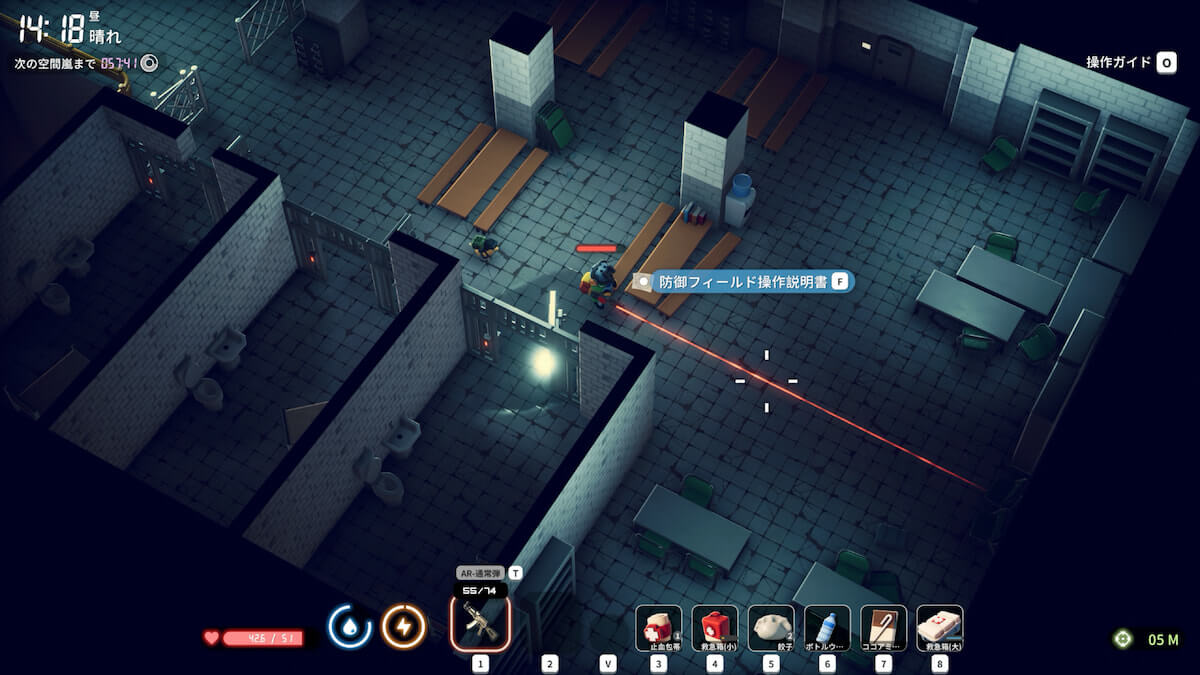Use the large first aid kit

pyautogui.click(x=939, y=628)
